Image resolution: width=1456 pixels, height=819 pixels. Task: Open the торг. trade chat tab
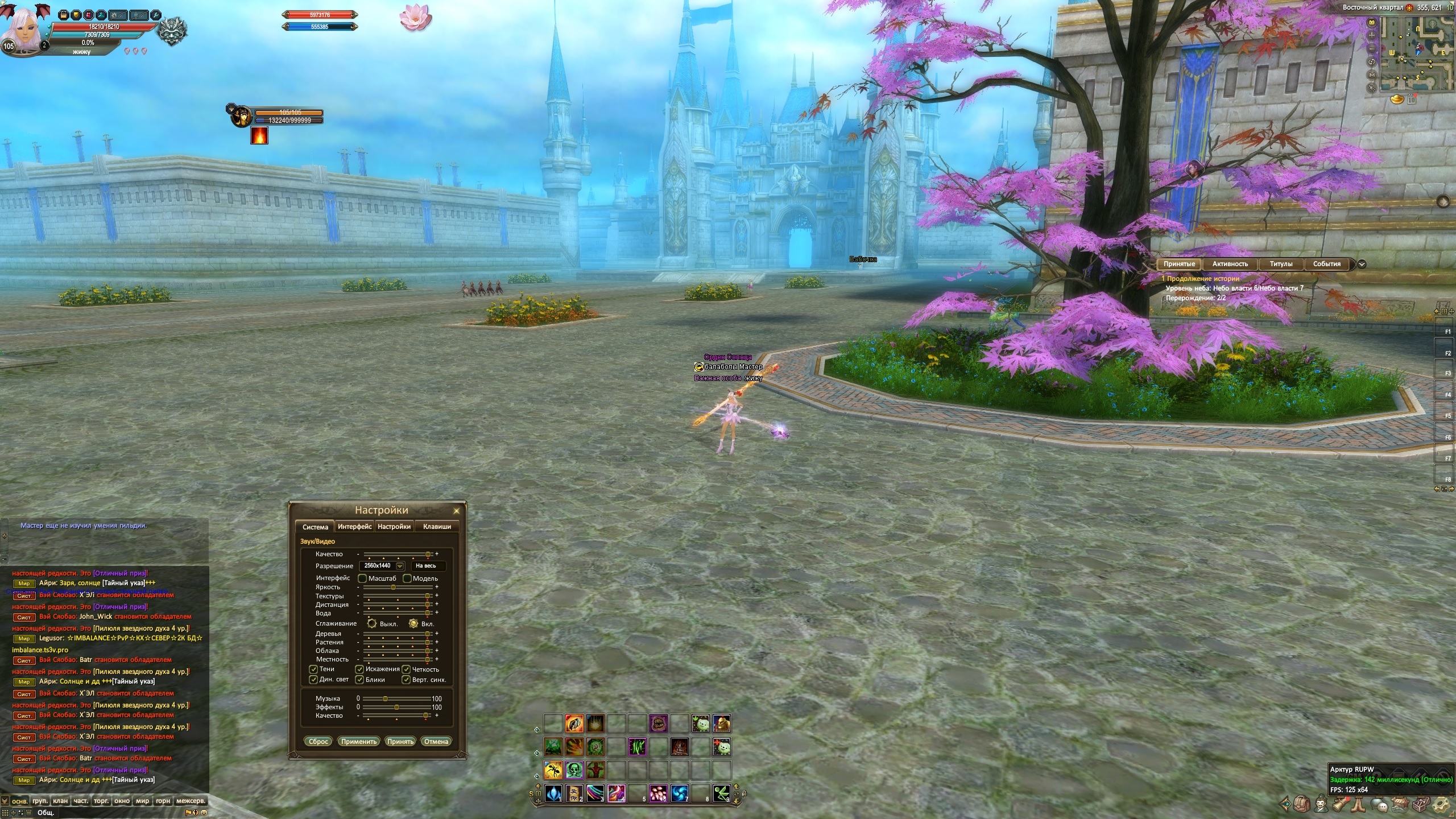click(101, 801)
